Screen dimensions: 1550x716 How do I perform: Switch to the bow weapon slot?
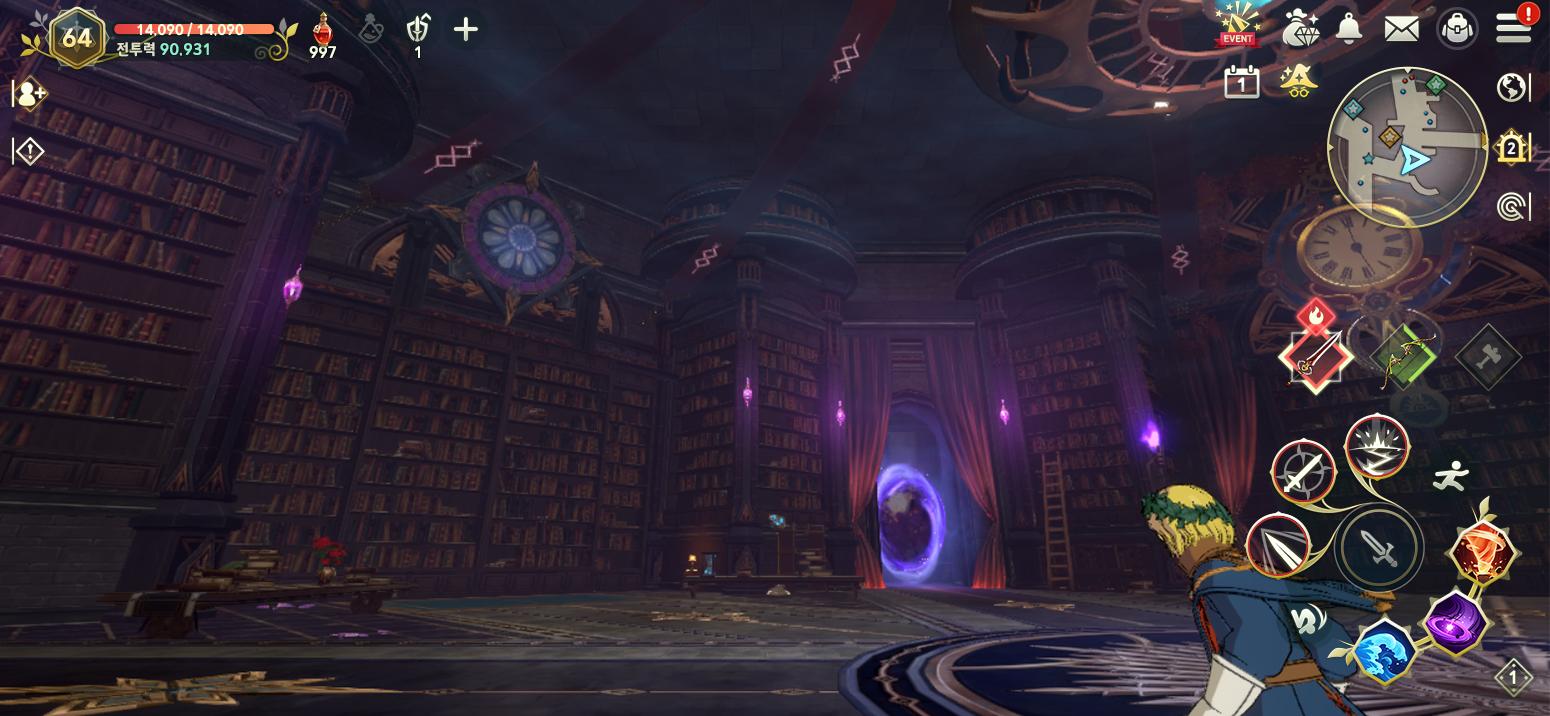[x=1403, y=356]
